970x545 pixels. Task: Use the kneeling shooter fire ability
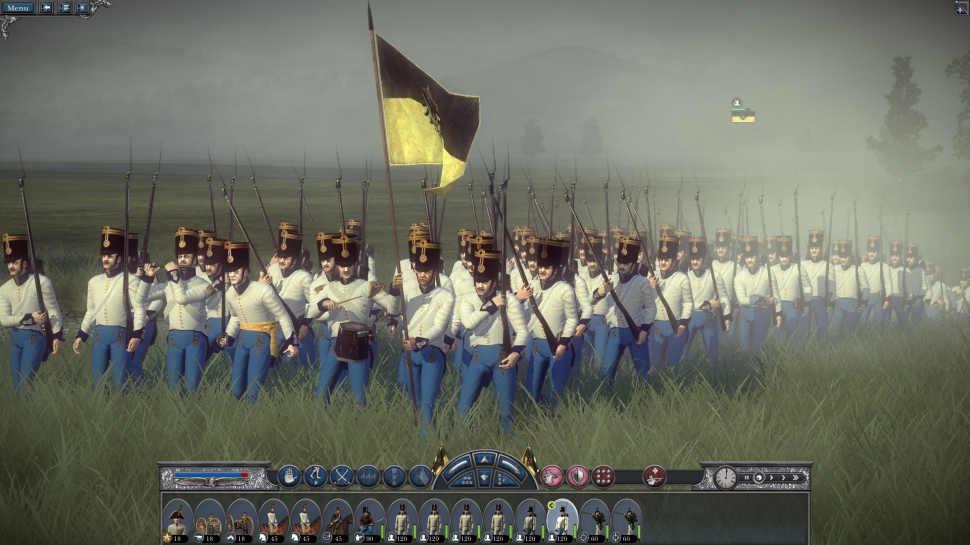point(655,477)
